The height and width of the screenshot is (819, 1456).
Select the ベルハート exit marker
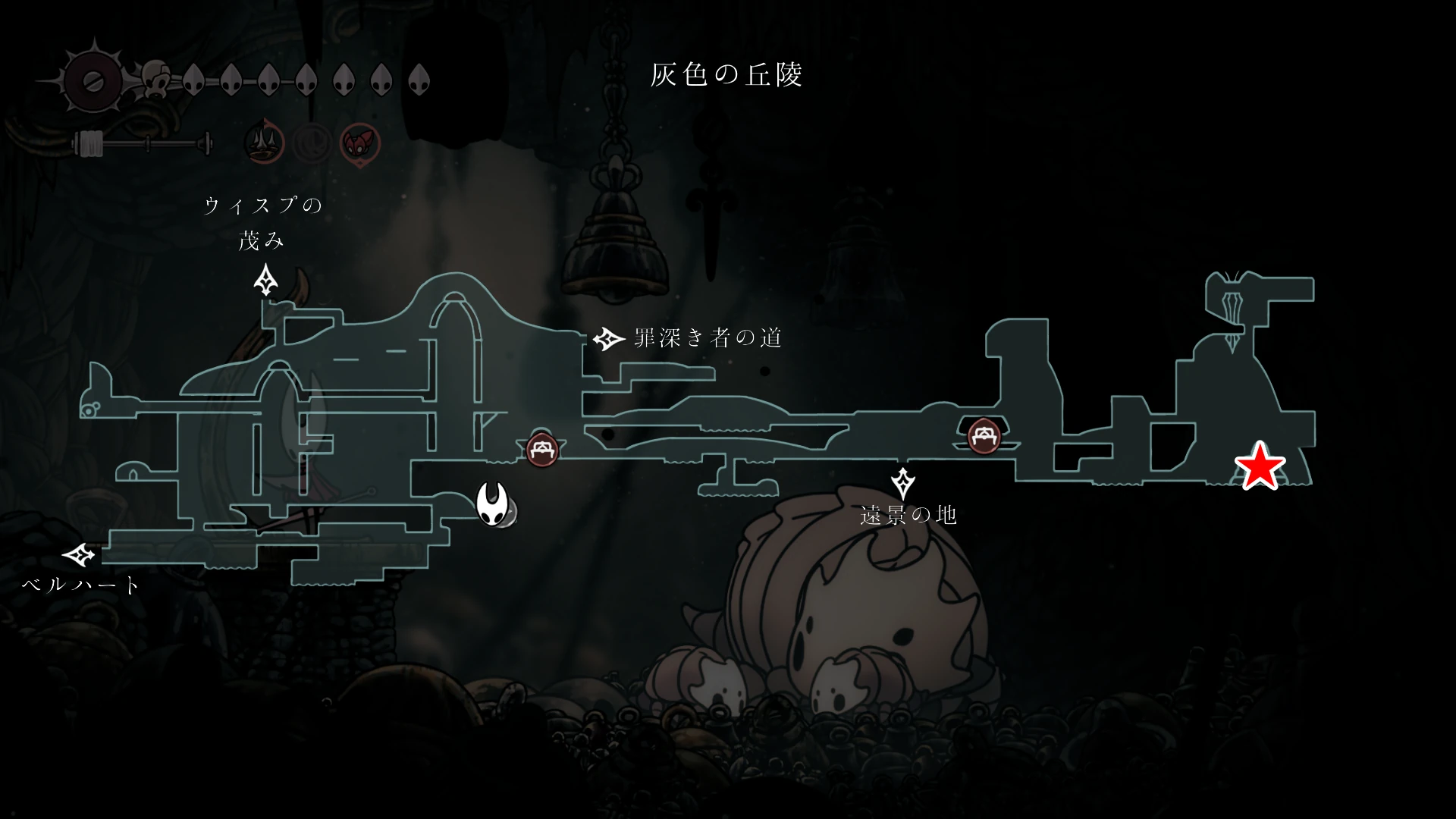79,556
